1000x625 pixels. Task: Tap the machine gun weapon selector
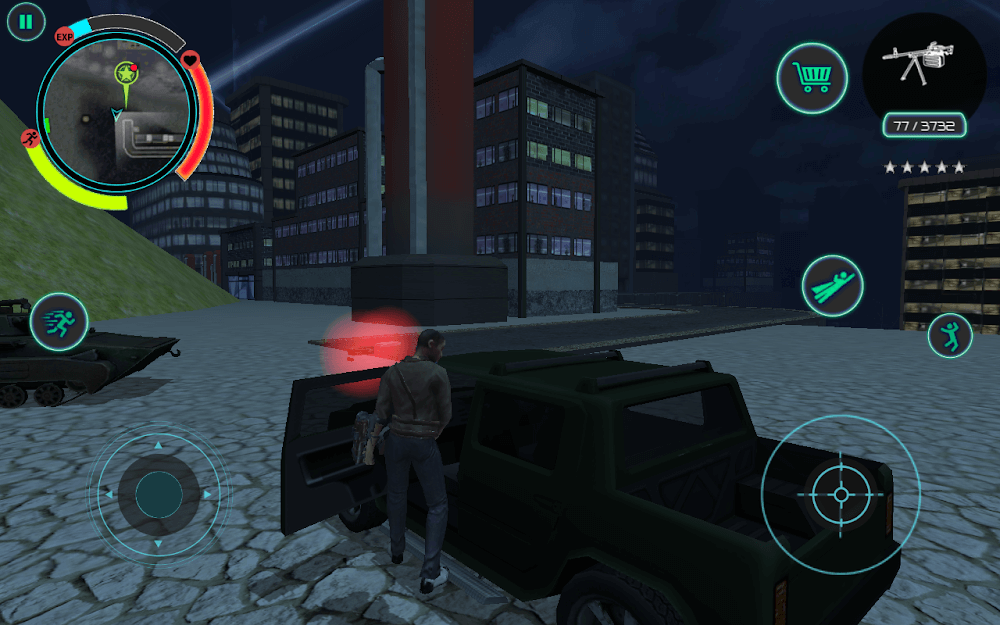pos(923,64)
